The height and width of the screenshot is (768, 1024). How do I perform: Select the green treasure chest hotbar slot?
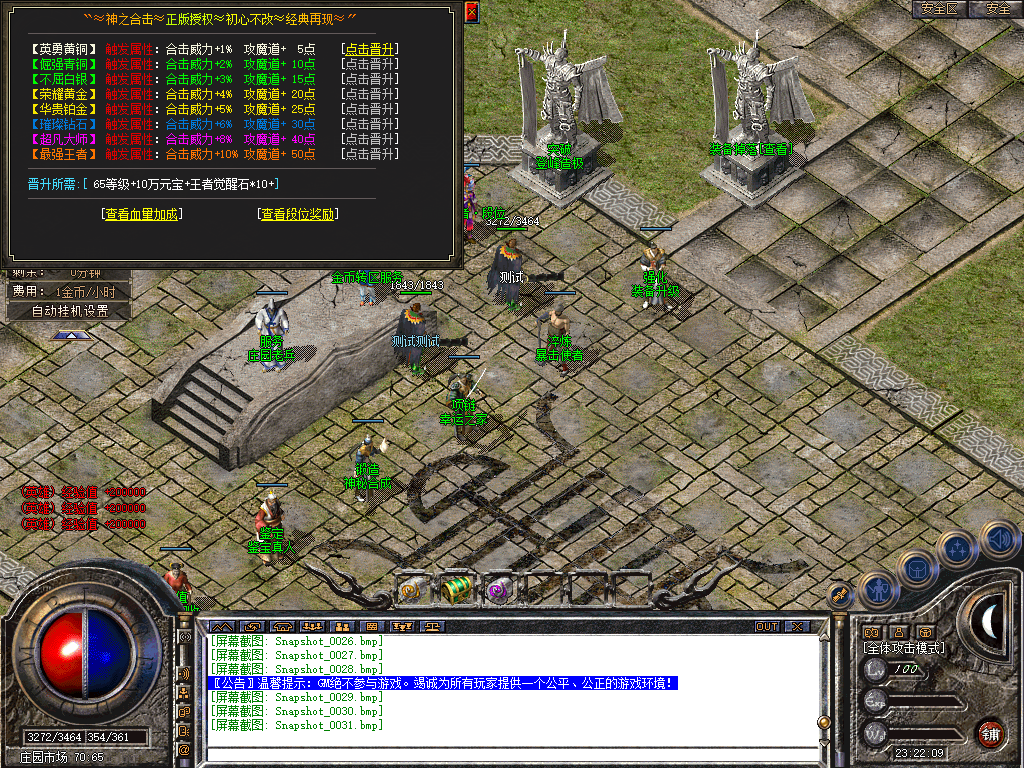(x=456, y=589)
